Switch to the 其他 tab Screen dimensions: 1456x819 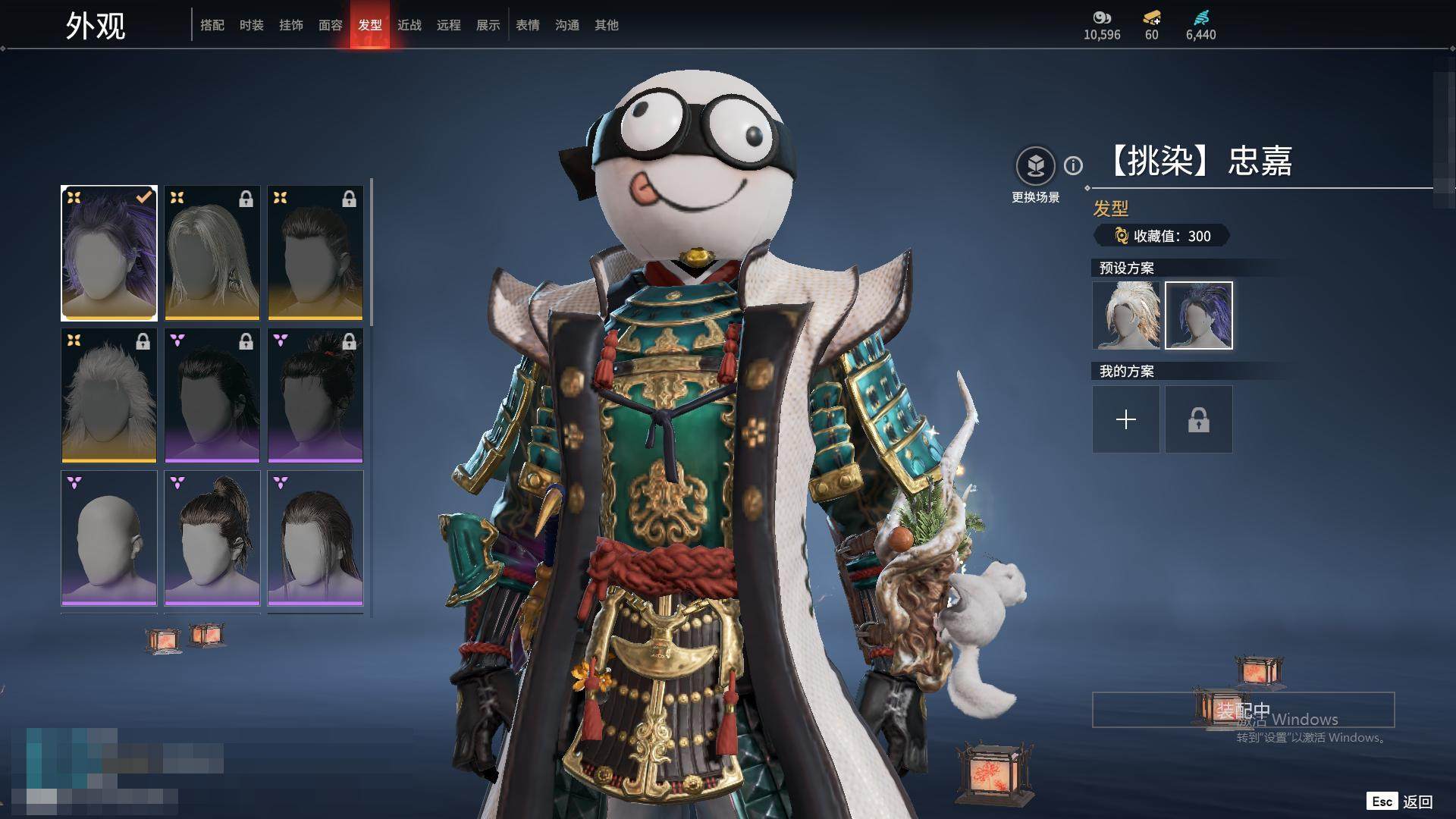(607, 25)
